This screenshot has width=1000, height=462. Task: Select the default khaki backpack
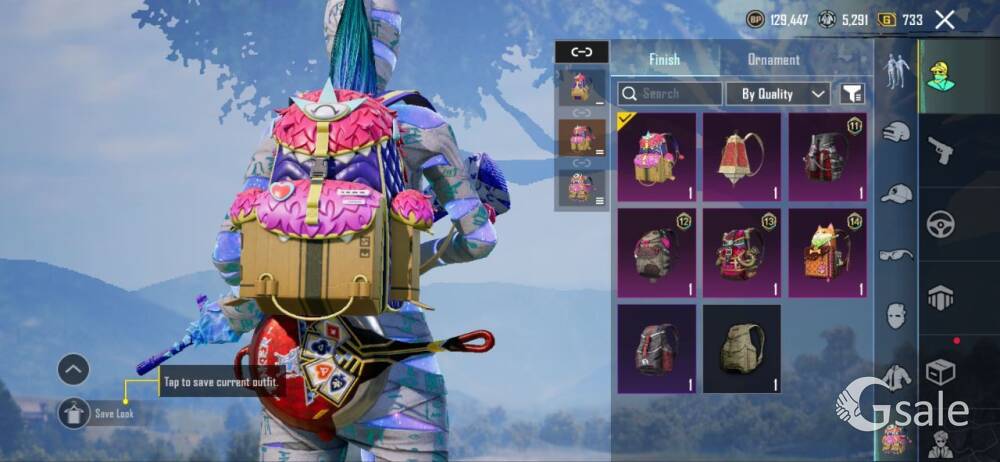coord(741,348)
